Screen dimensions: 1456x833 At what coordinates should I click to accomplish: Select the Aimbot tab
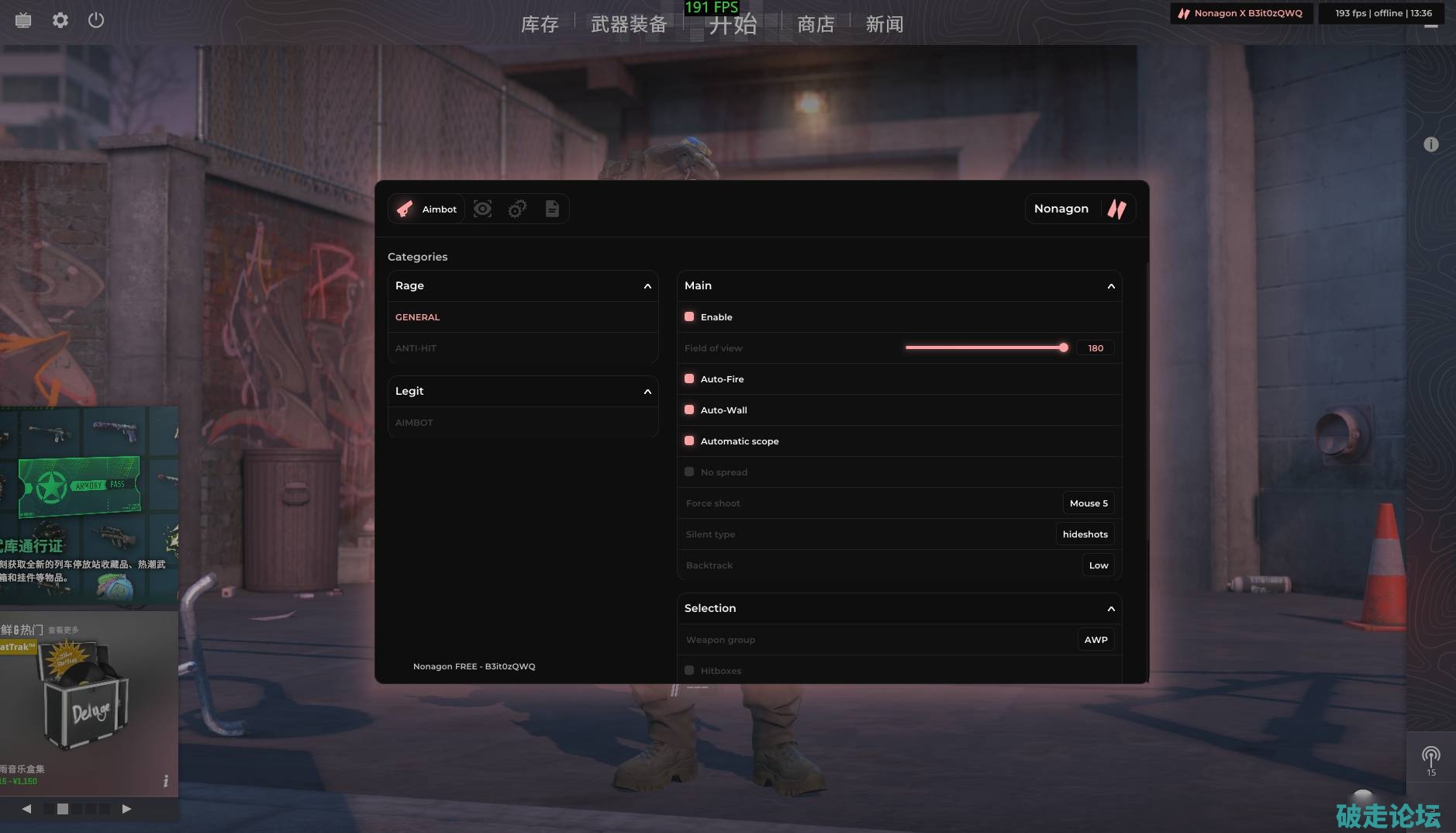(426, 209)
